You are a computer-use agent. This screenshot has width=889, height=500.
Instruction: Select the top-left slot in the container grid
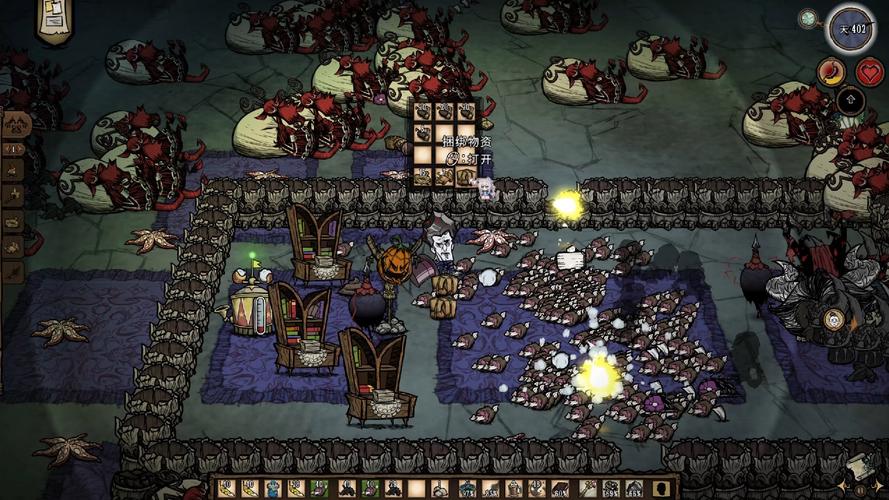tap(423, 111)
